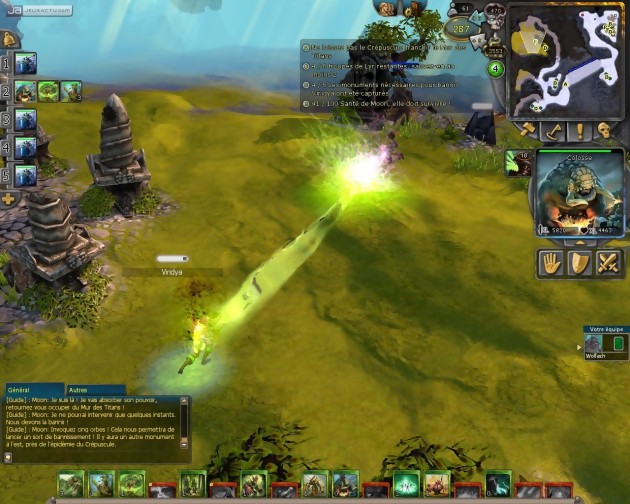
Task: Select the tree unit icon in group 2
Action: (x=47, y=91)
